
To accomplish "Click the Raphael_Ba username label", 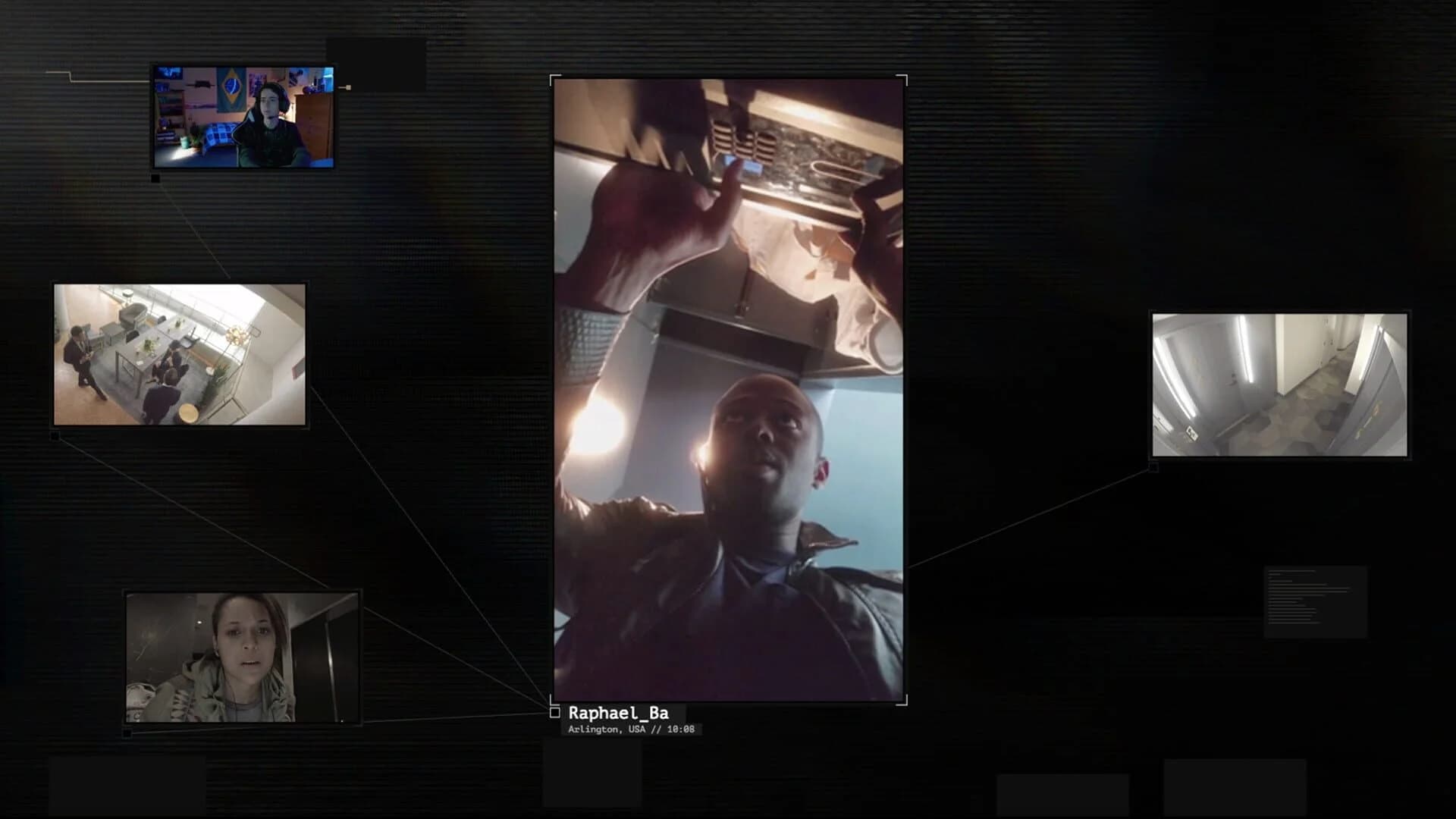I will tap(626, 713).
